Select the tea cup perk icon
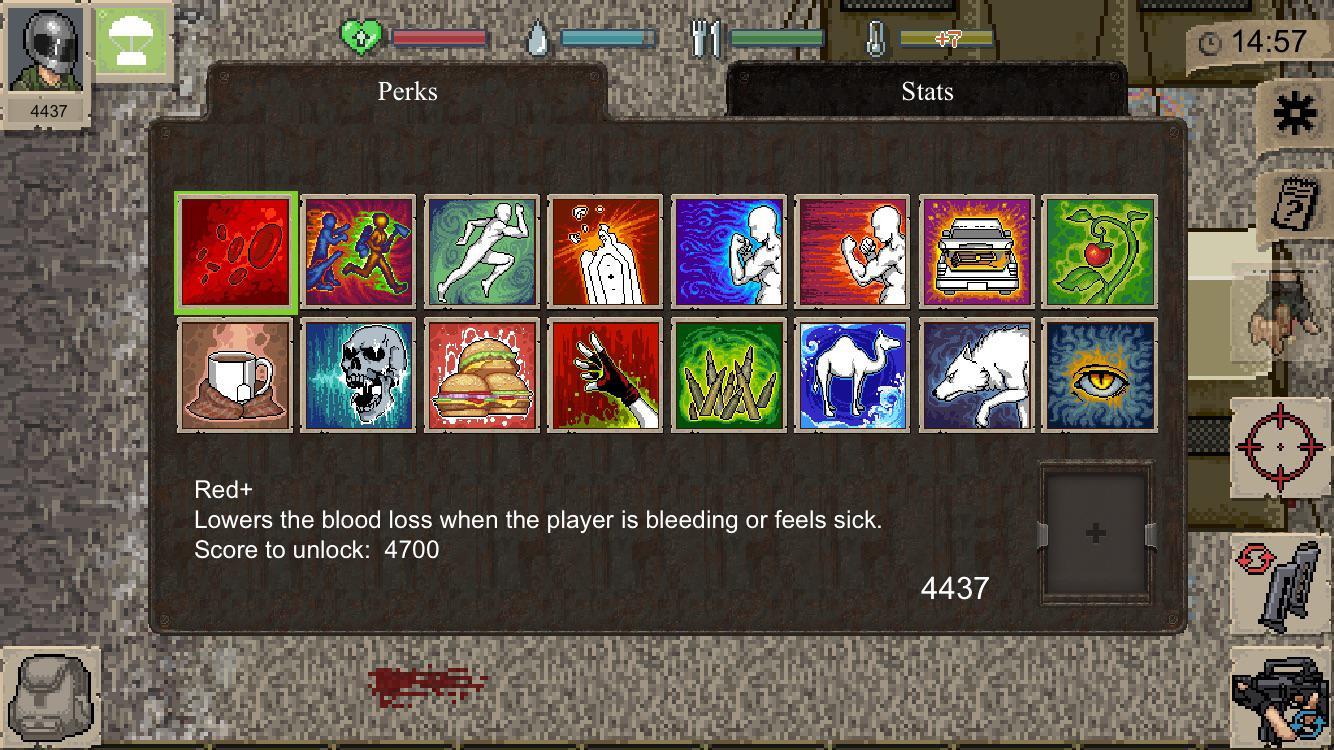The height and width of the screenshot is (750, 1334). coord(235,377)
